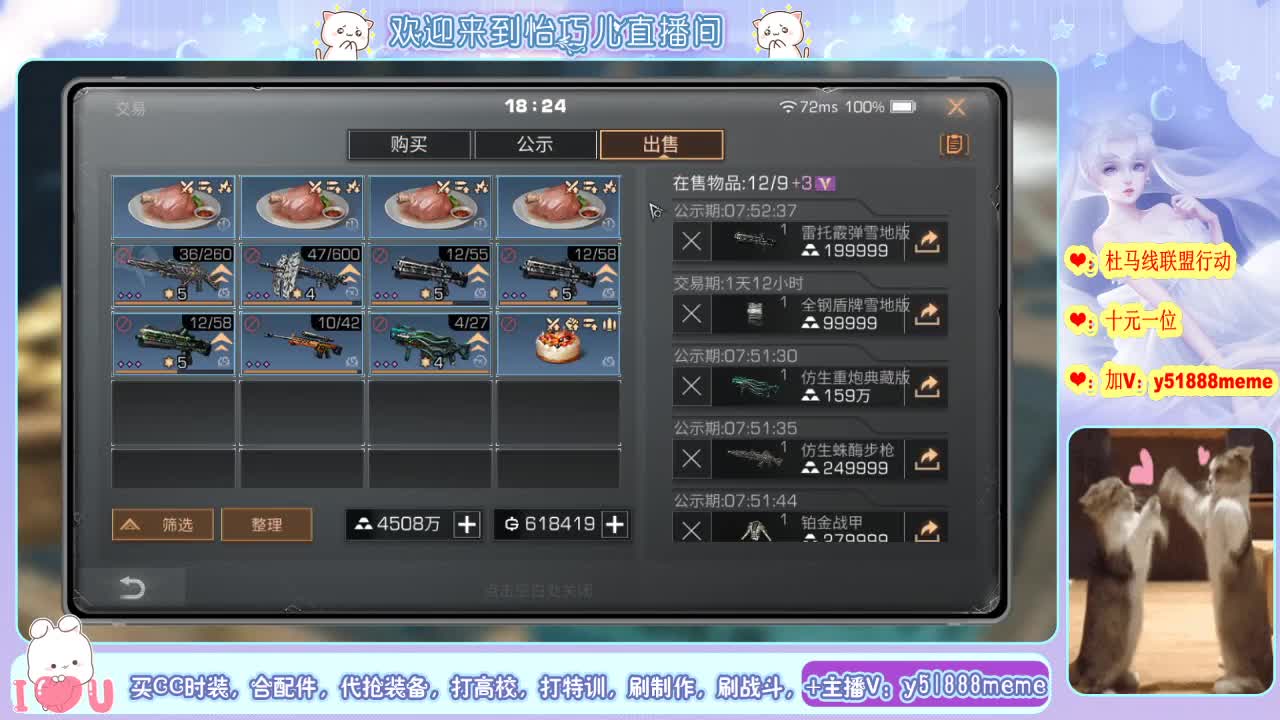The height and width of the screenshot is (720, 1280).
Task: Open the trade record clipboard icon
Action: click(953, 145)
